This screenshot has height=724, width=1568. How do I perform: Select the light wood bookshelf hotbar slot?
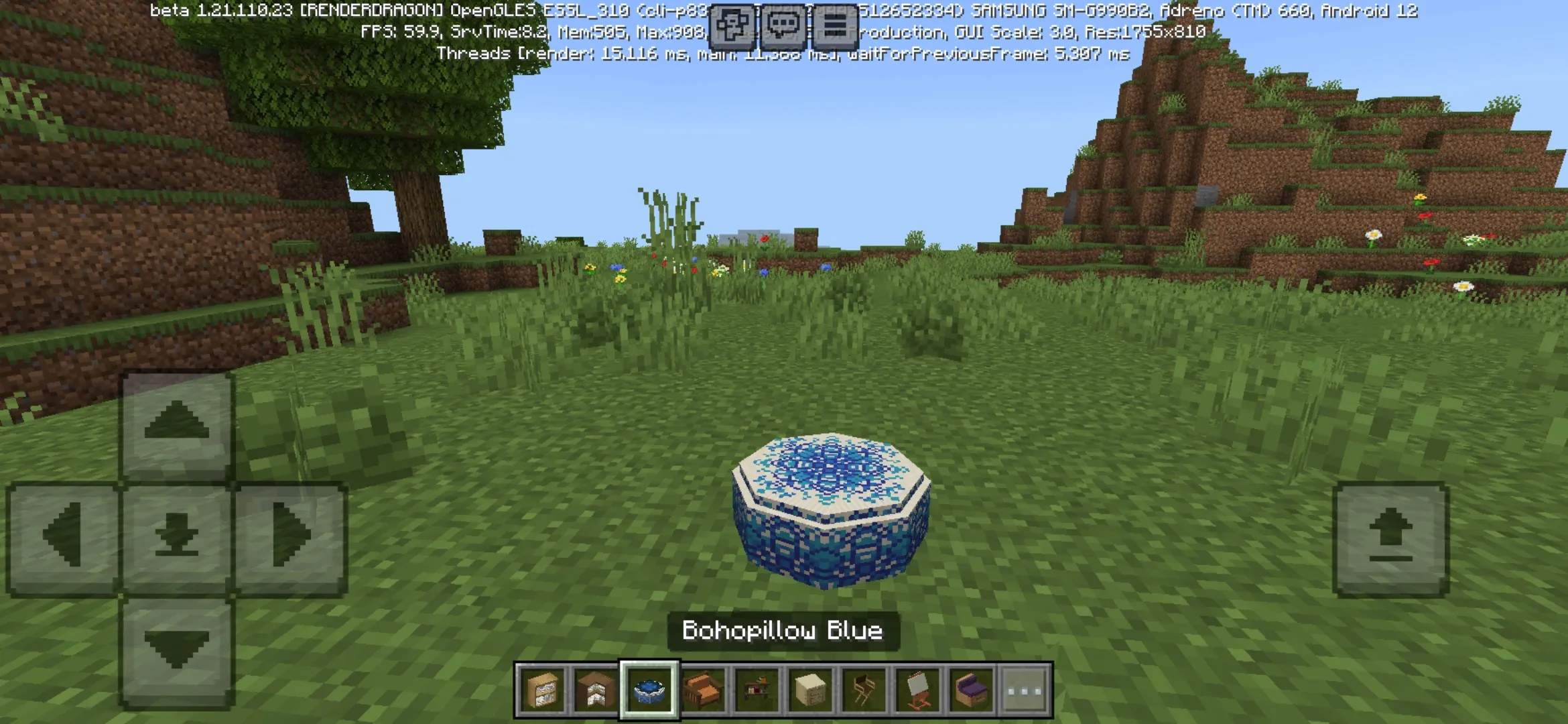click(542, 690)
